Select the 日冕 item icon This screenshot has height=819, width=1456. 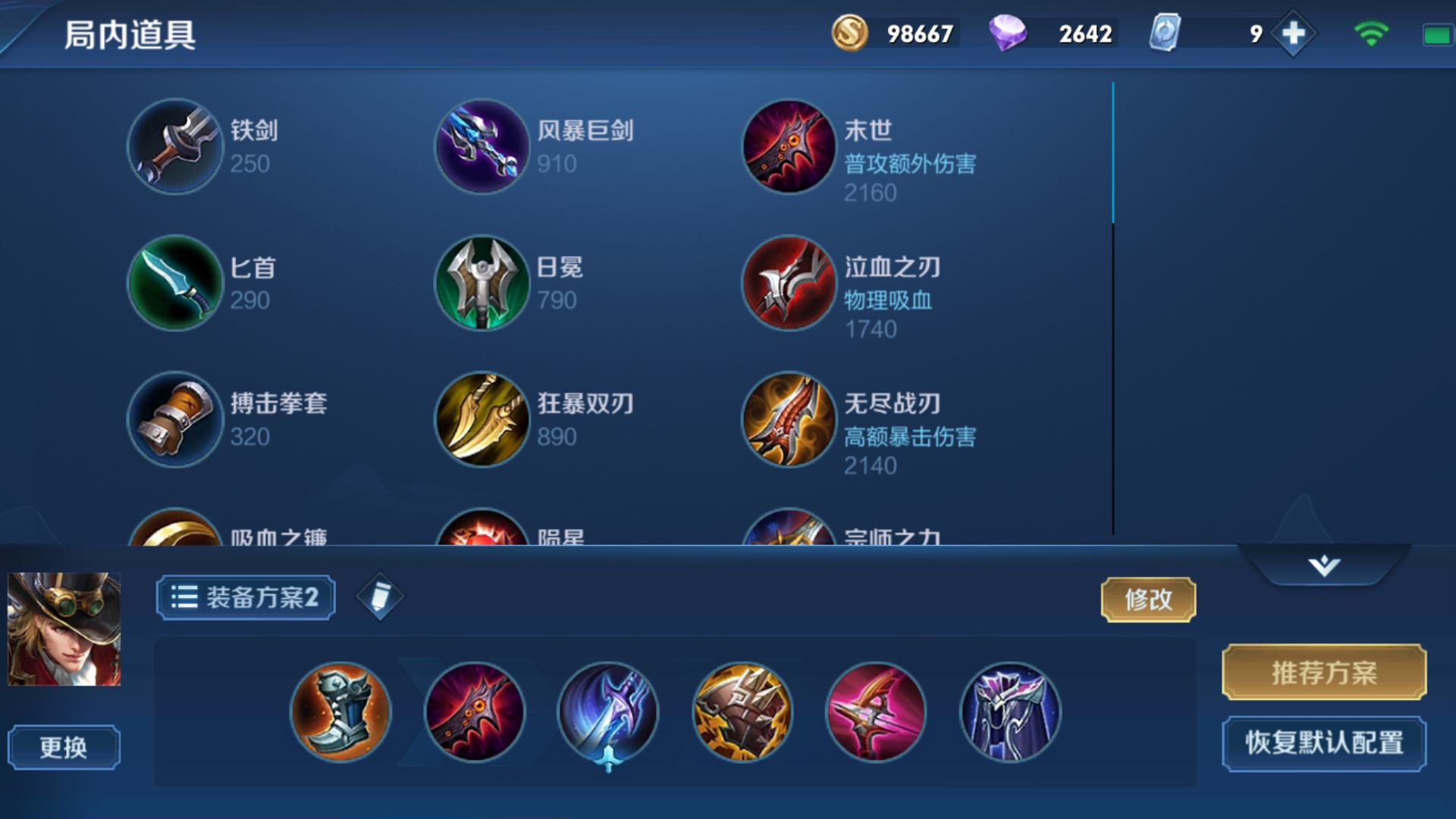click(482, 284)
